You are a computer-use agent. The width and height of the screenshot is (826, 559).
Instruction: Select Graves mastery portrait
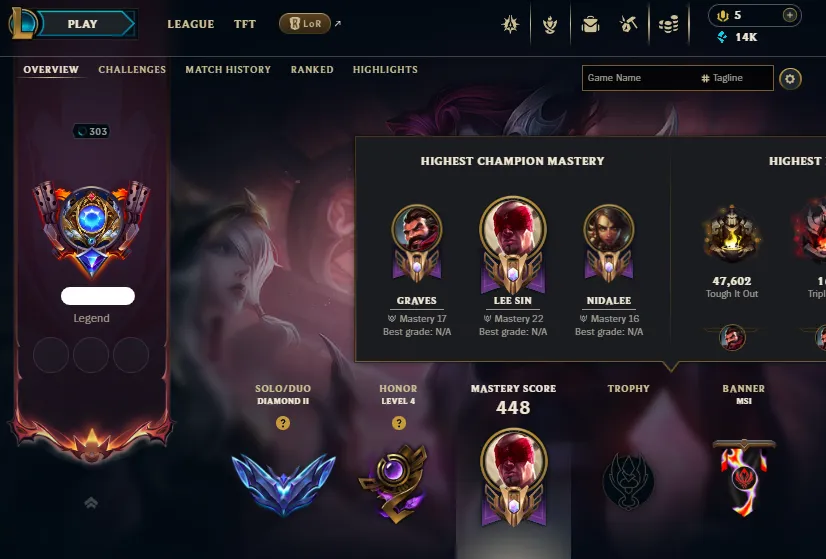click(x=416, y=233)
